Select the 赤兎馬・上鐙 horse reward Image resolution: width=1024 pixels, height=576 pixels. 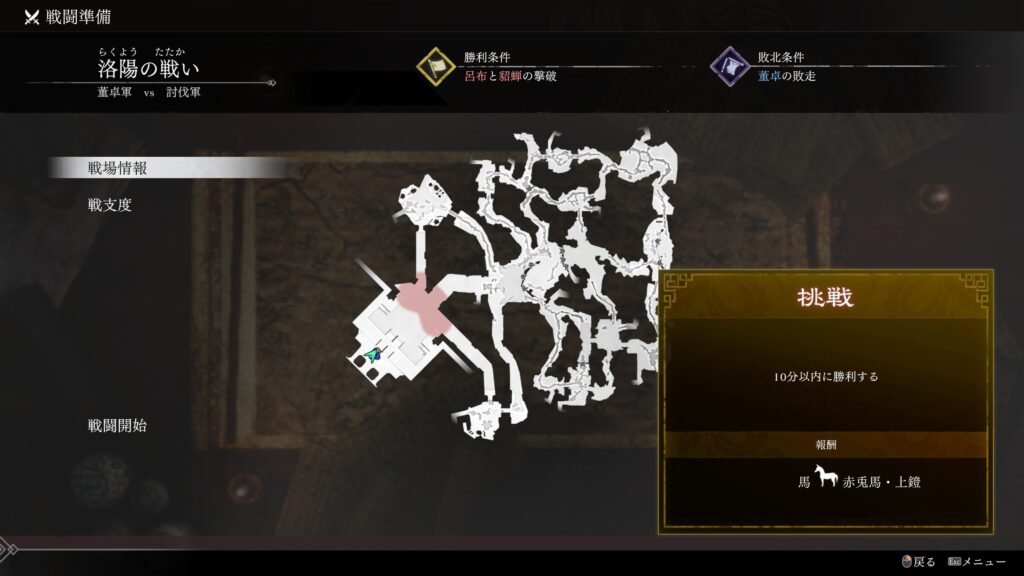(x=858, y=481)
